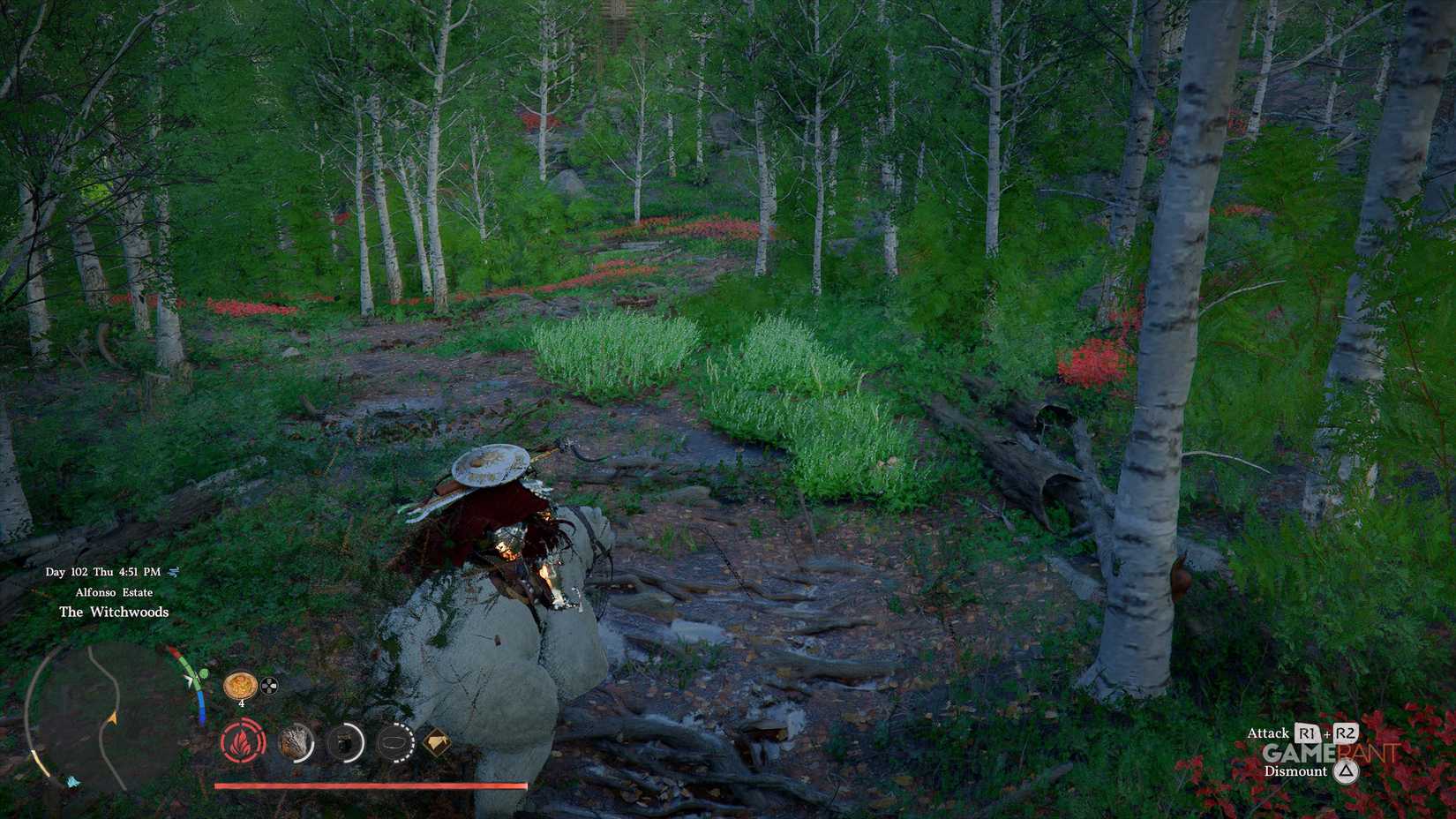Click the R1 button prompt near Attack

click(x=1307, y=733)
